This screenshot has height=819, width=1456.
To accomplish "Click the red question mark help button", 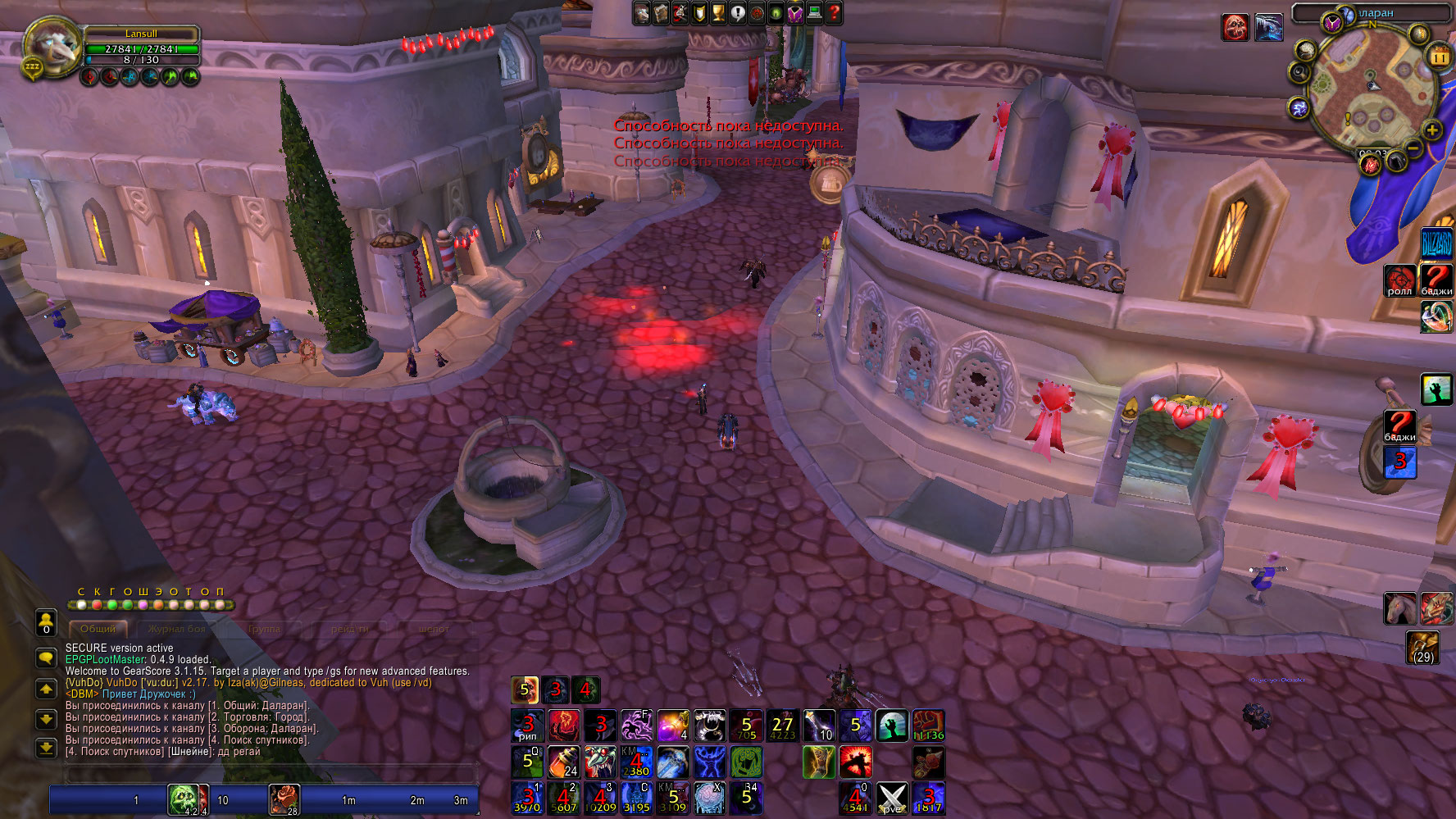I will click(x=834, y=13).
